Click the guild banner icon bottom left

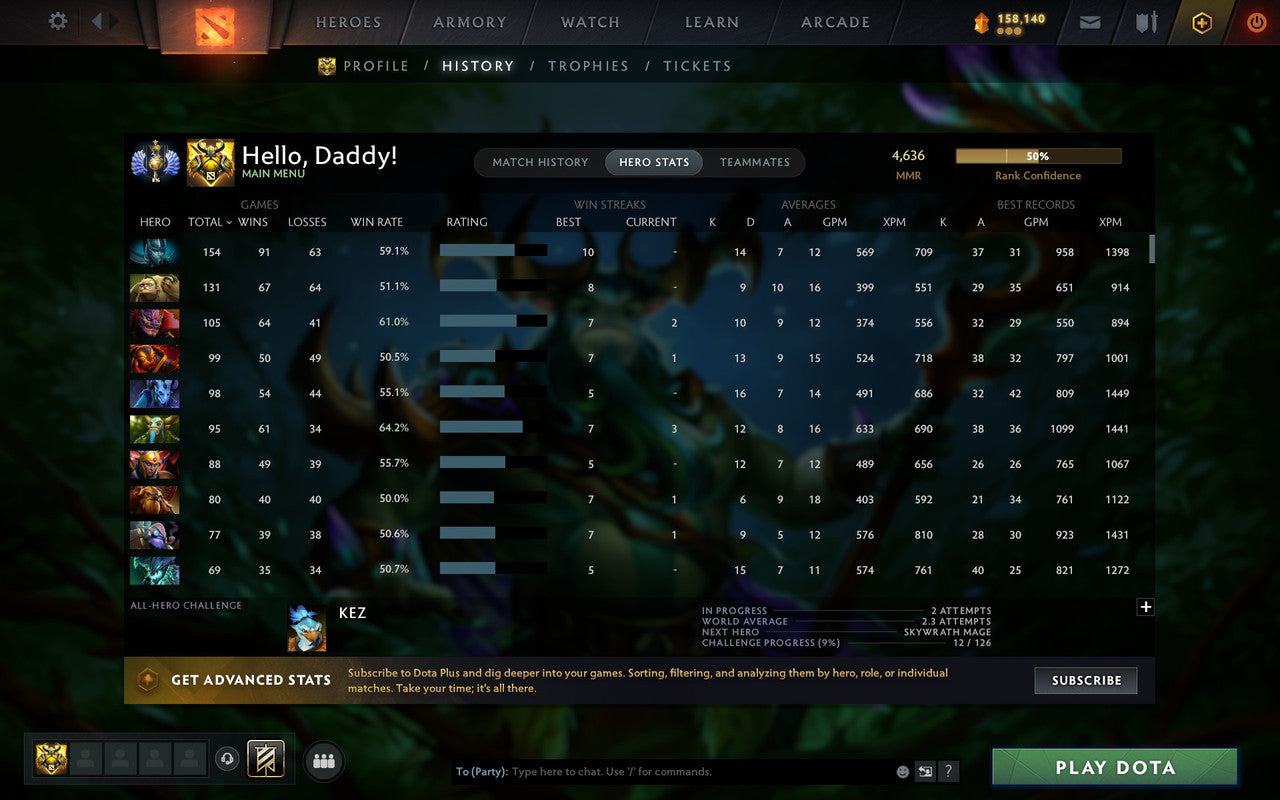click(x=264, y=759)
